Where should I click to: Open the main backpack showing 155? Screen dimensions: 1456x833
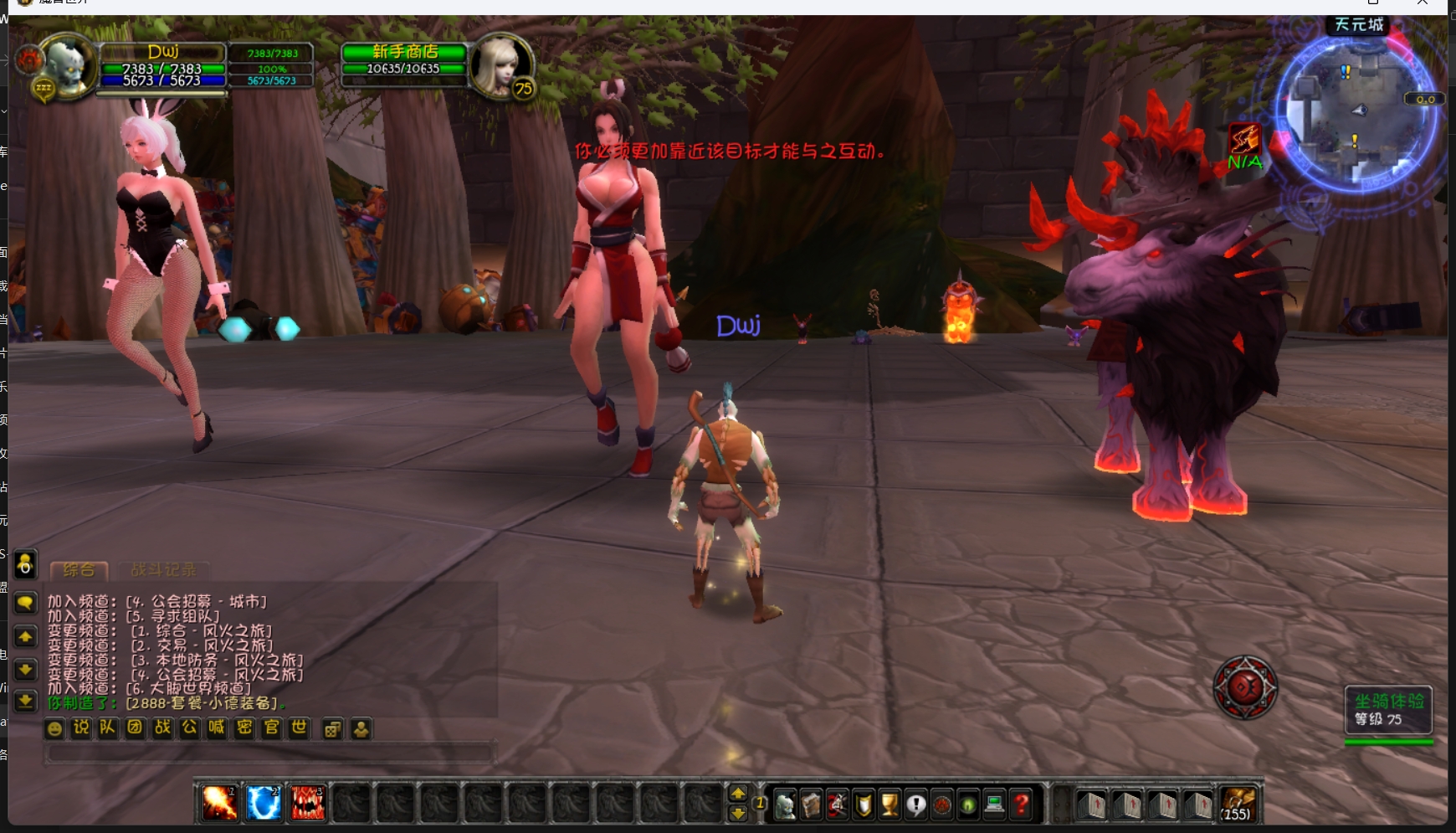1238,805
